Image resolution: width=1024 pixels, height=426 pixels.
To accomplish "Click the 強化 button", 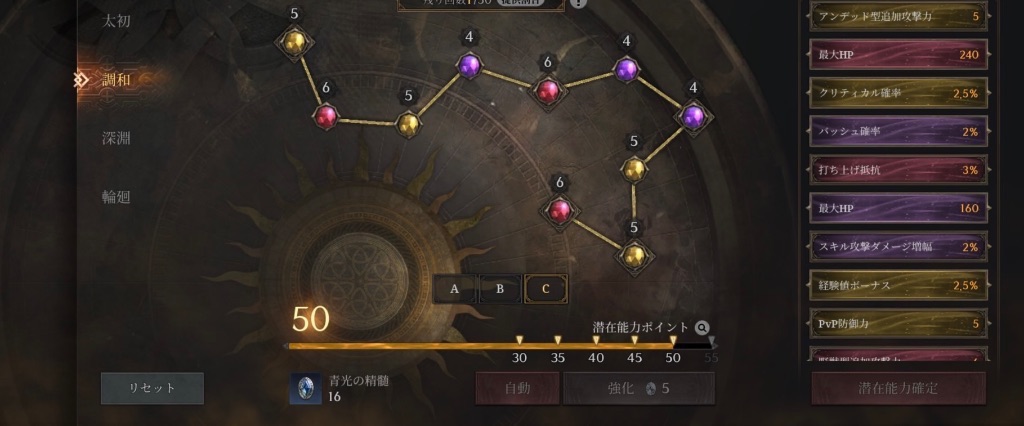I will point(639,388).
